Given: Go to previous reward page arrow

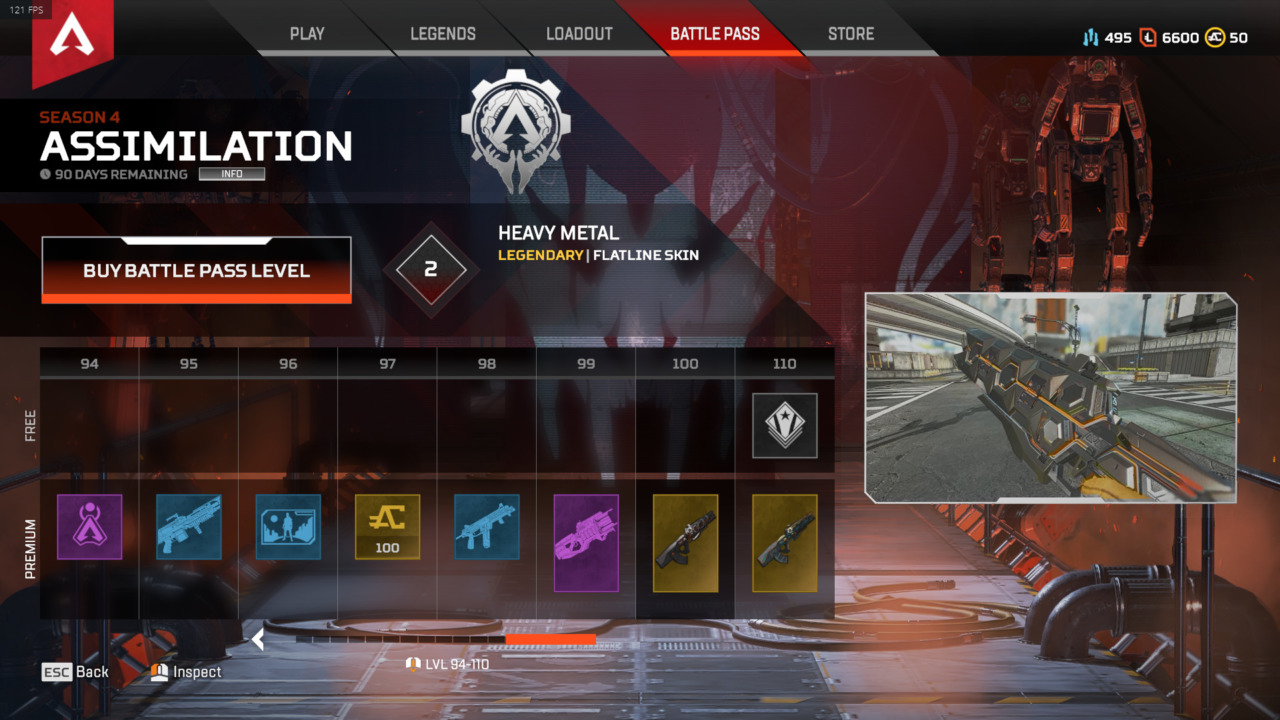Looking at the screenshot, I should [258, 639].
